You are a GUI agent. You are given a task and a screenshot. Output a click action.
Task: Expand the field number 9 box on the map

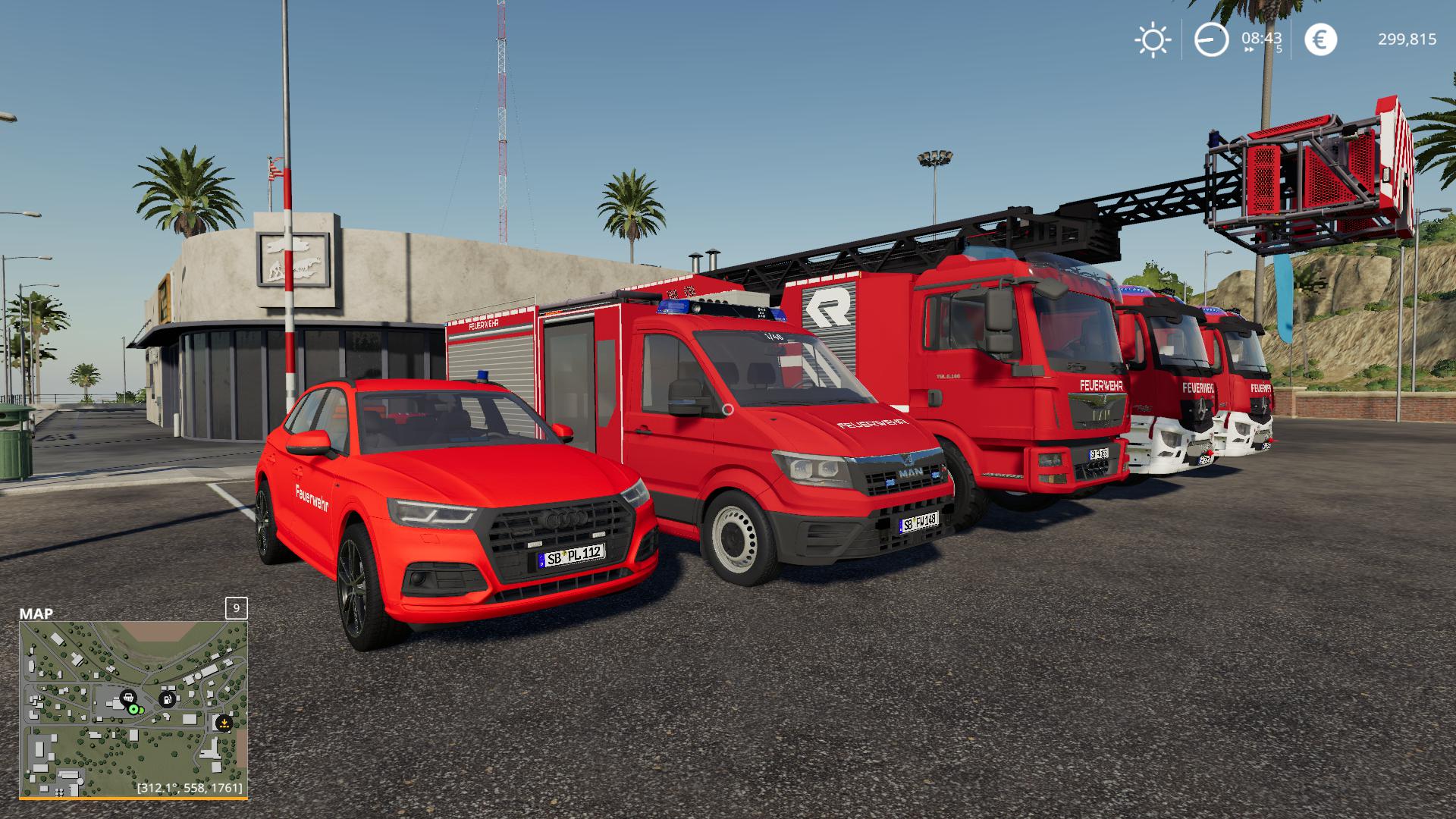click(237, 609)
